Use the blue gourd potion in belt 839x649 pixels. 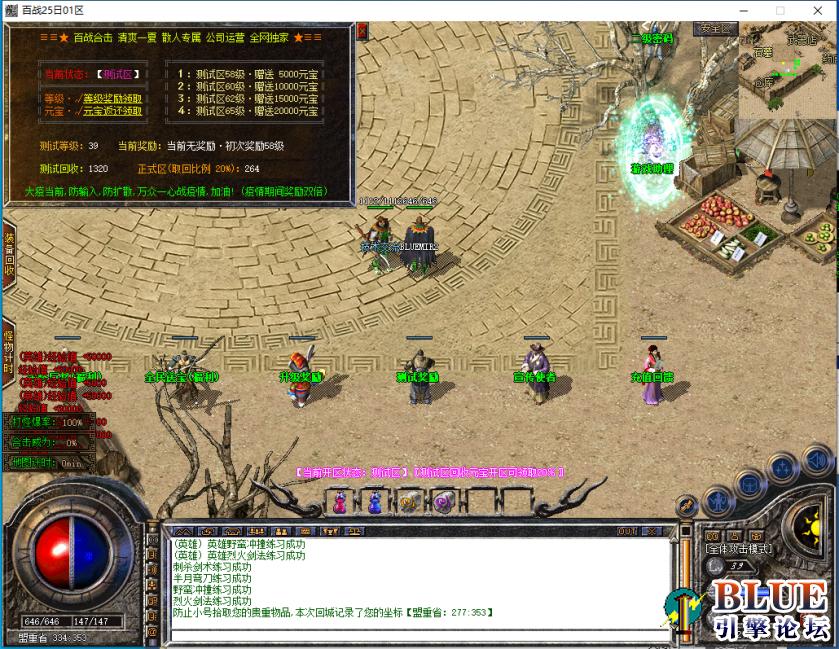pos(375,502)
